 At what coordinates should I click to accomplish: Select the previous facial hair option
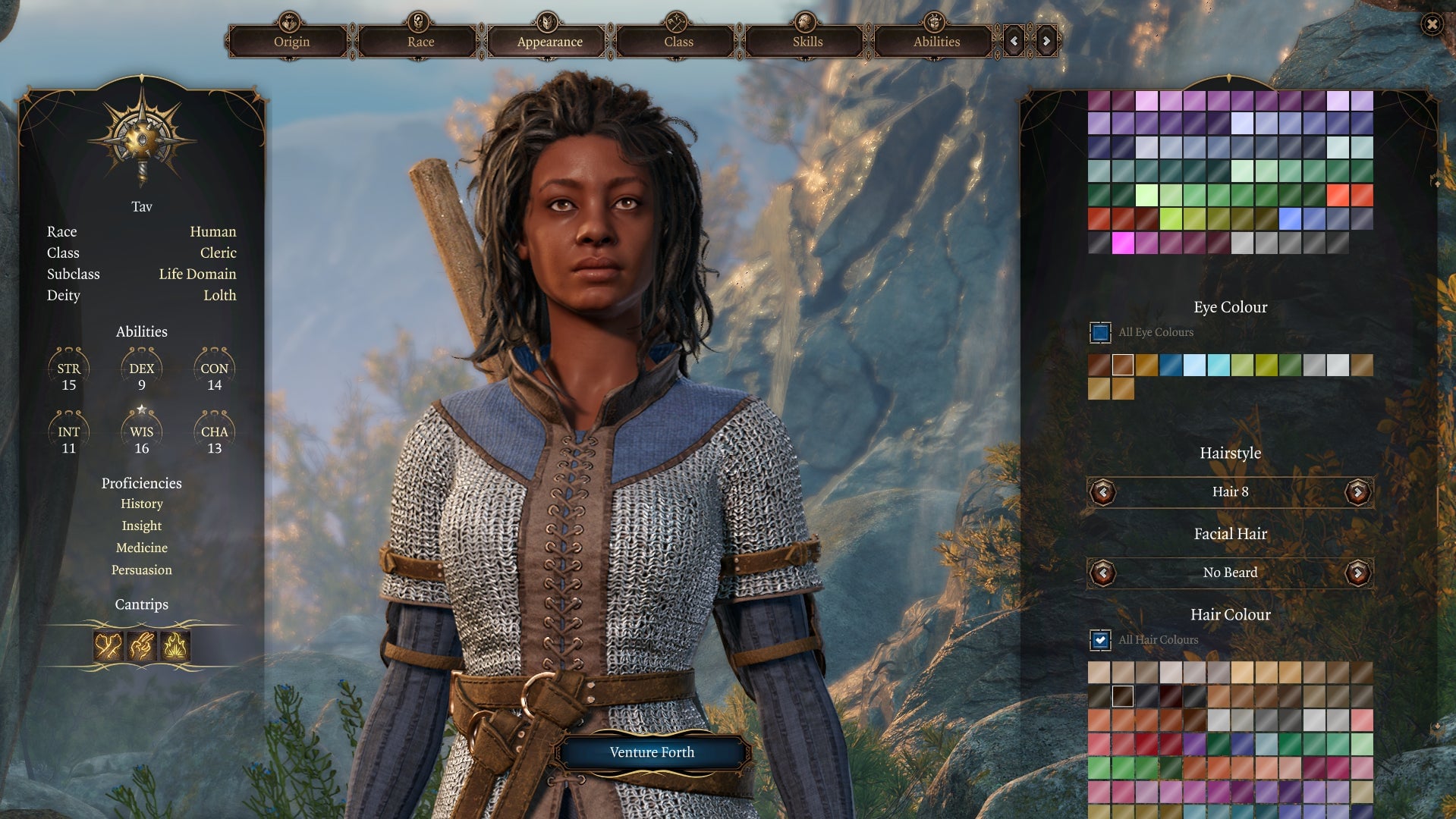1102,573
